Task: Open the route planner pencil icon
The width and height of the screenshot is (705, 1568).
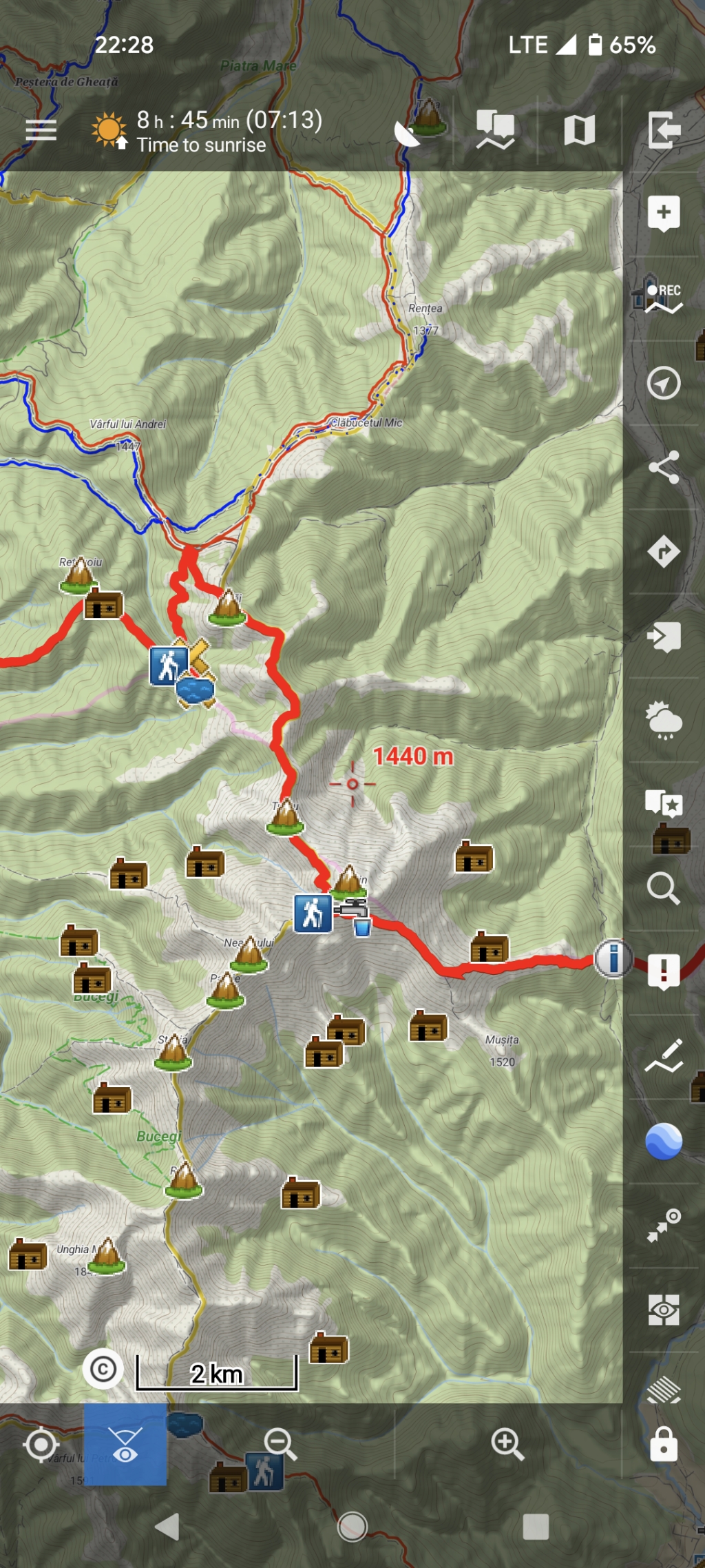Action: coord(664,1056)
